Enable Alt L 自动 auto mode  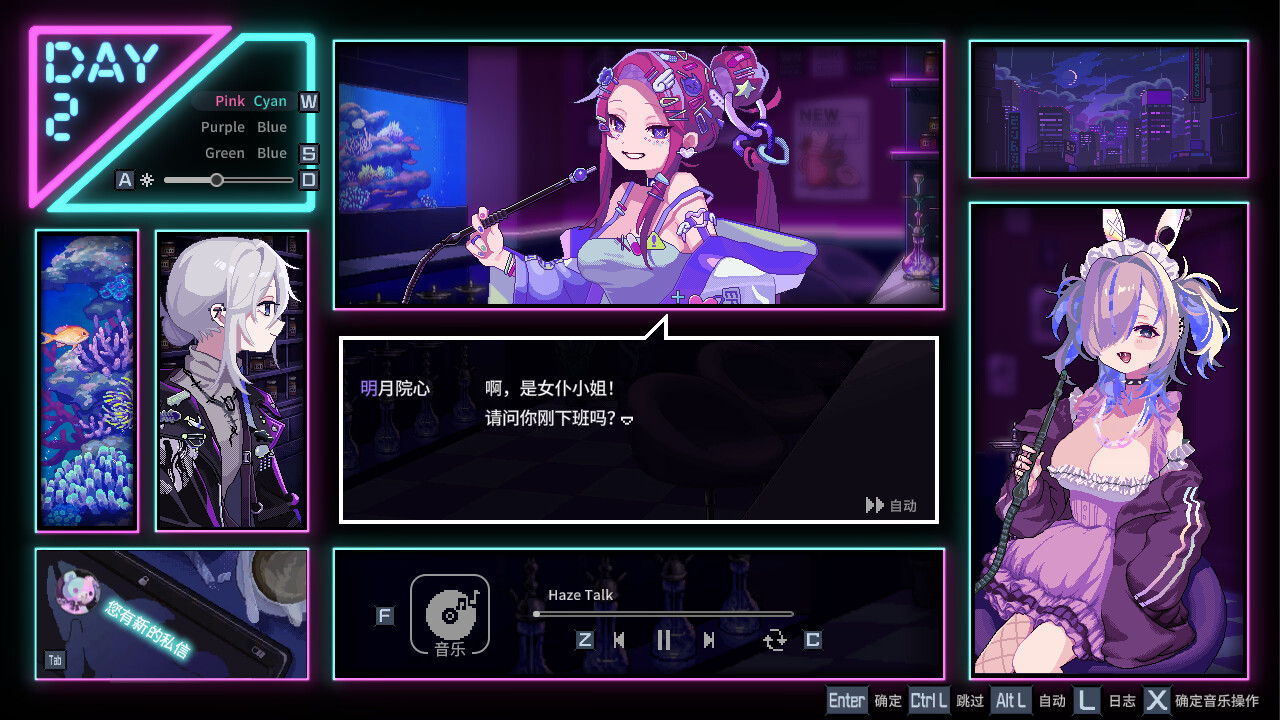tap(1011, 700)
